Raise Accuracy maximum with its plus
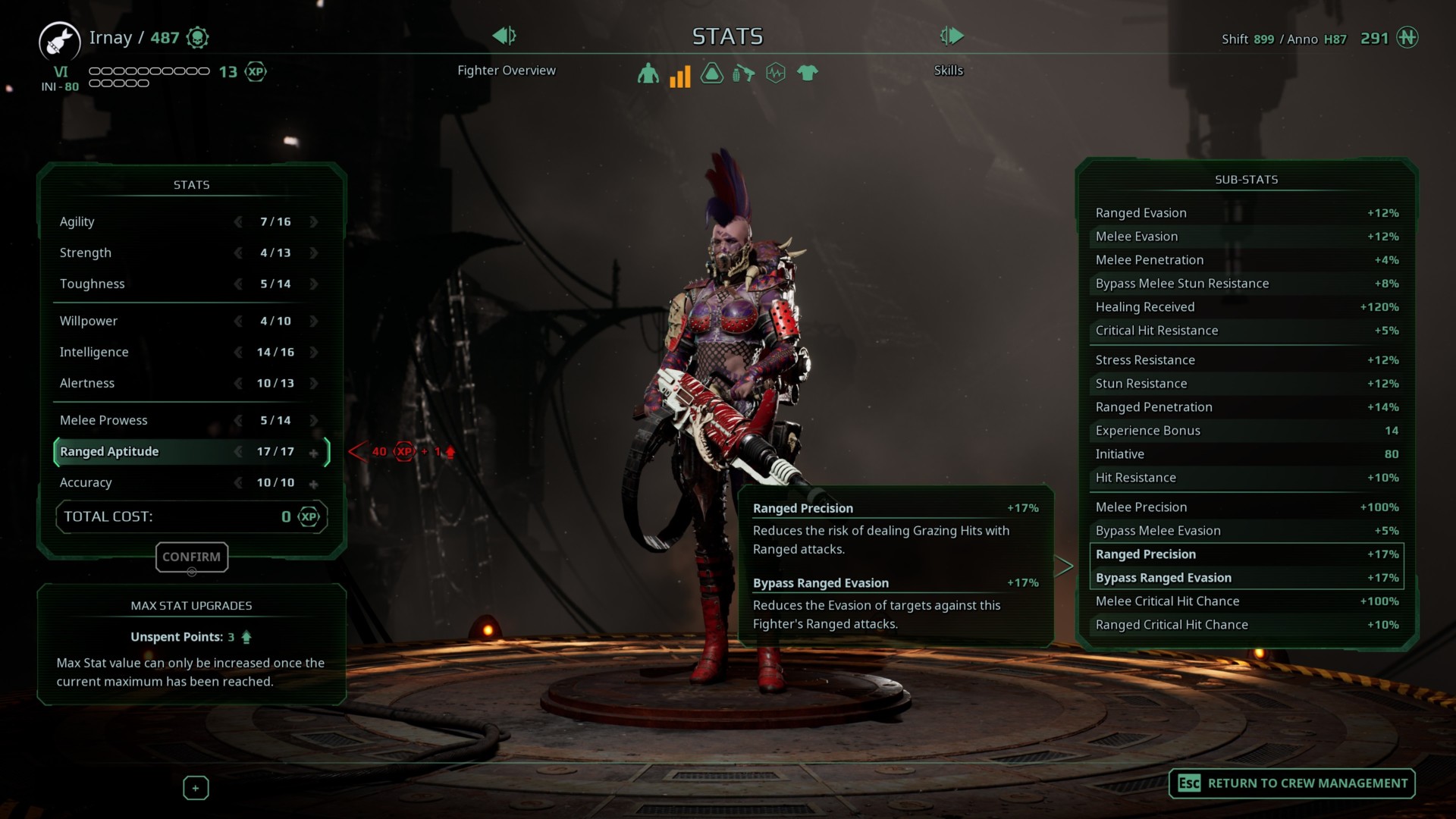 point(313,484)
